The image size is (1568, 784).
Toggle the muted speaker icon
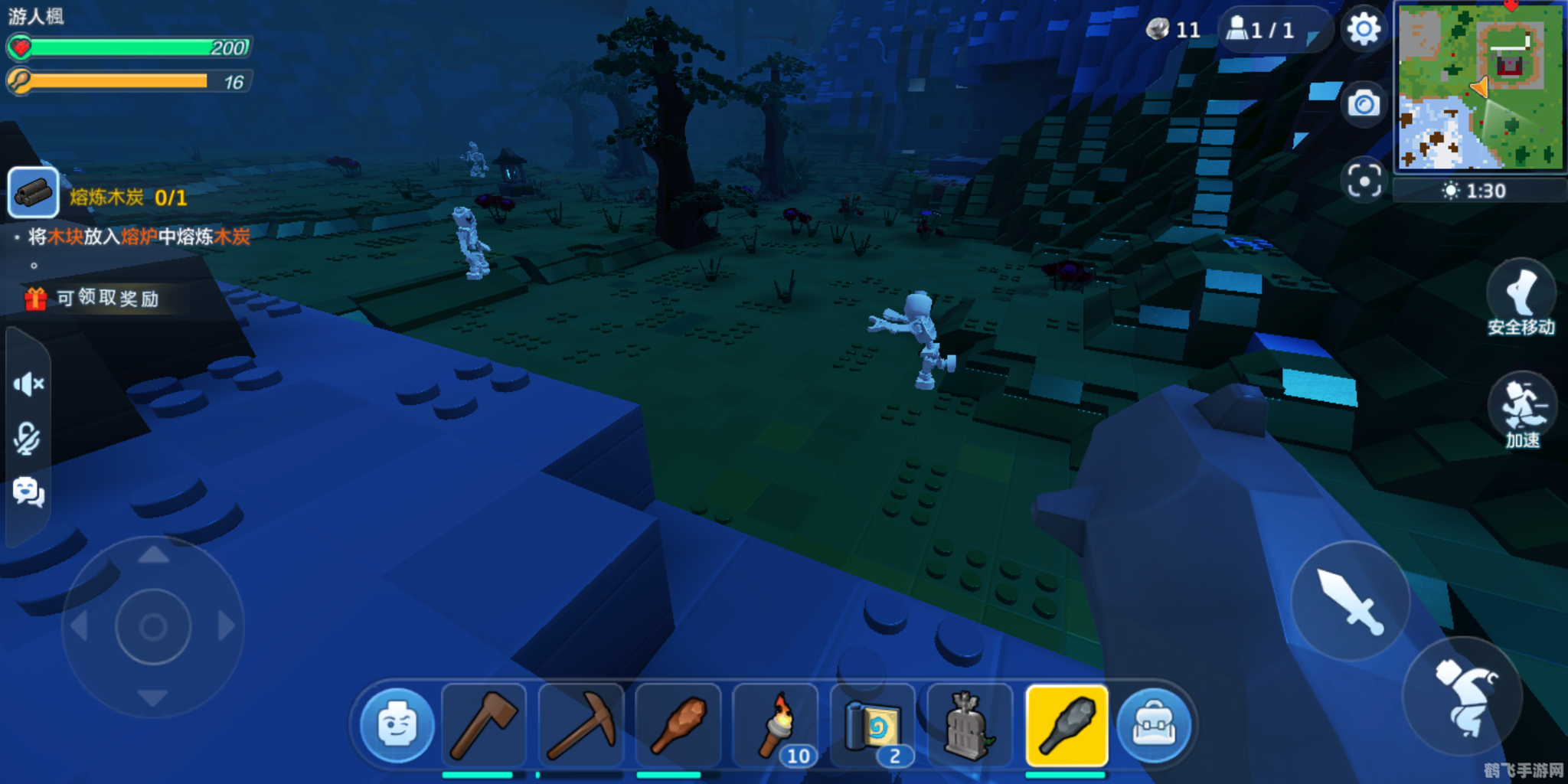(x=28, y=384)
